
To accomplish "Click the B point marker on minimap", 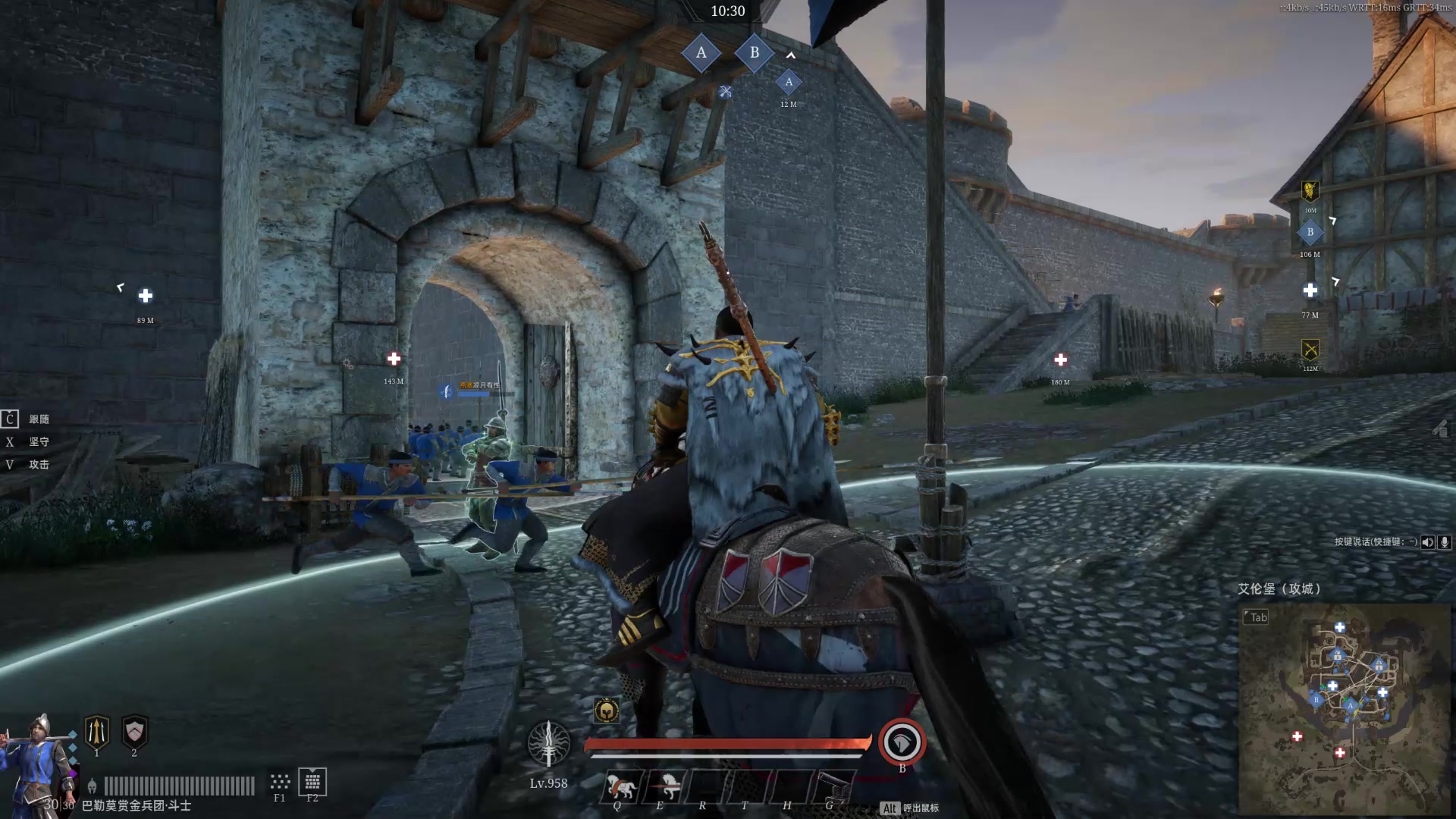I will coord(1316,700).
